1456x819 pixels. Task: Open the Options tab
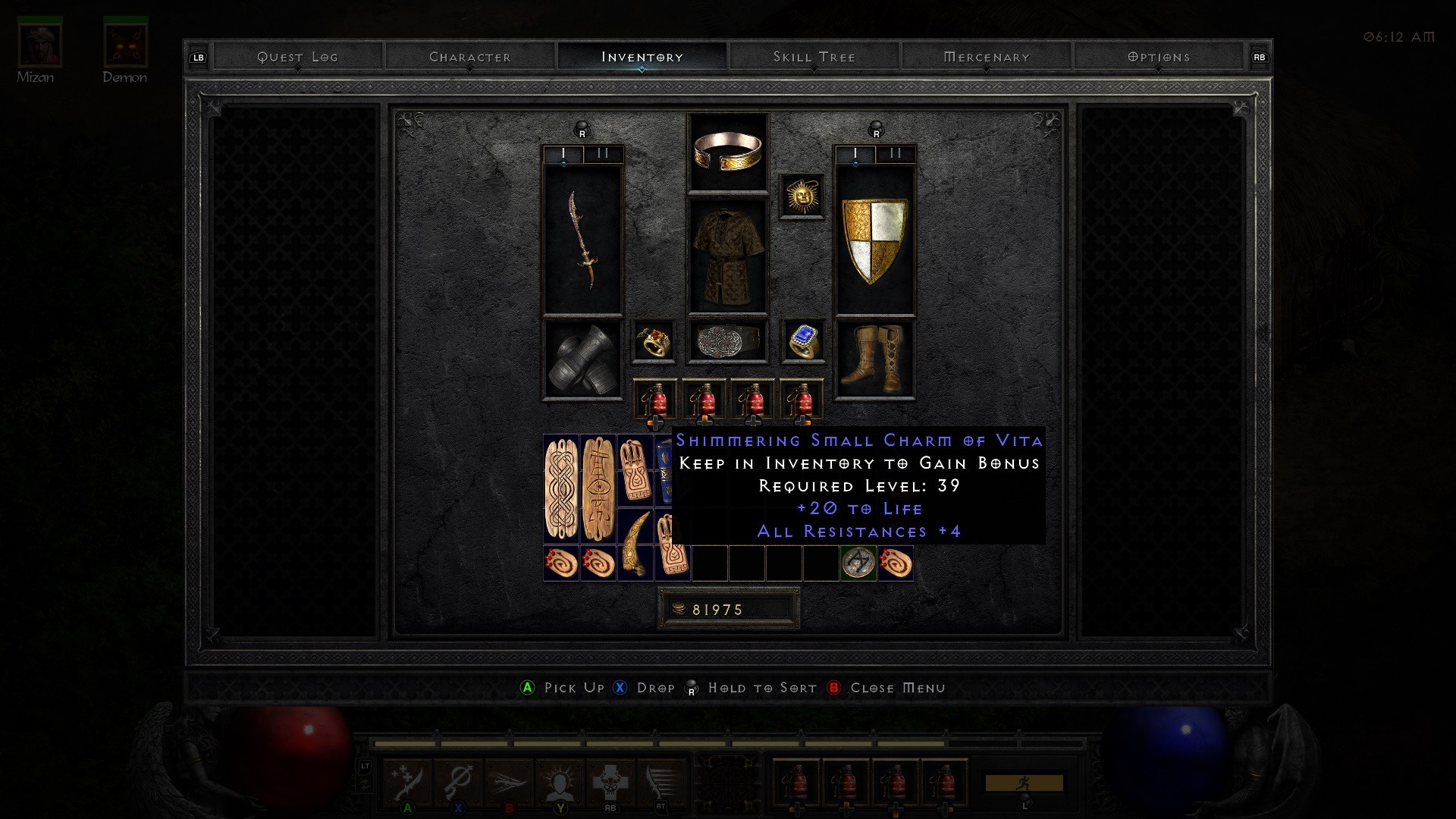1158,57
